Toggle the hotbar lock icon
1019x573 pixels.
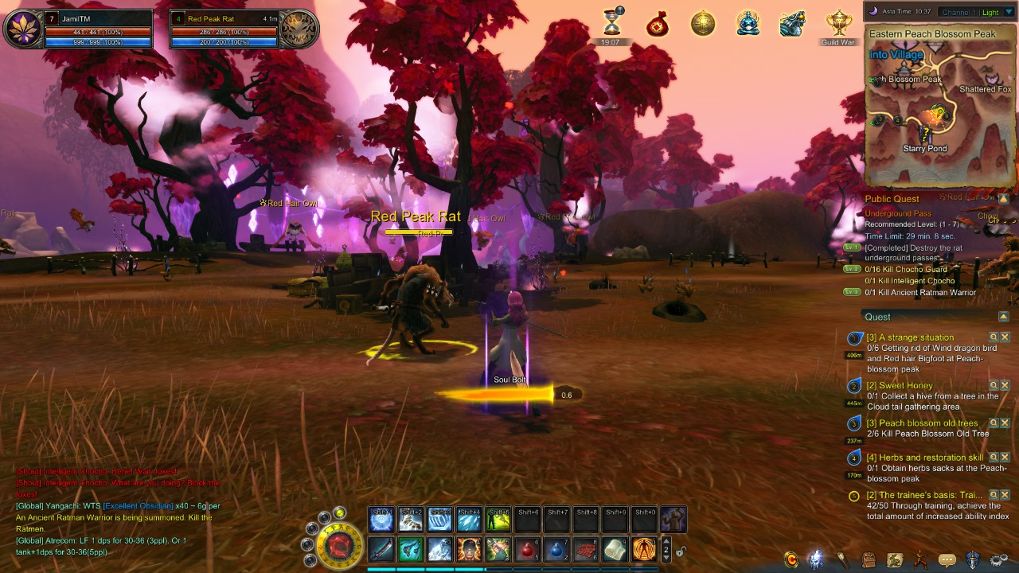coord(681,550)
